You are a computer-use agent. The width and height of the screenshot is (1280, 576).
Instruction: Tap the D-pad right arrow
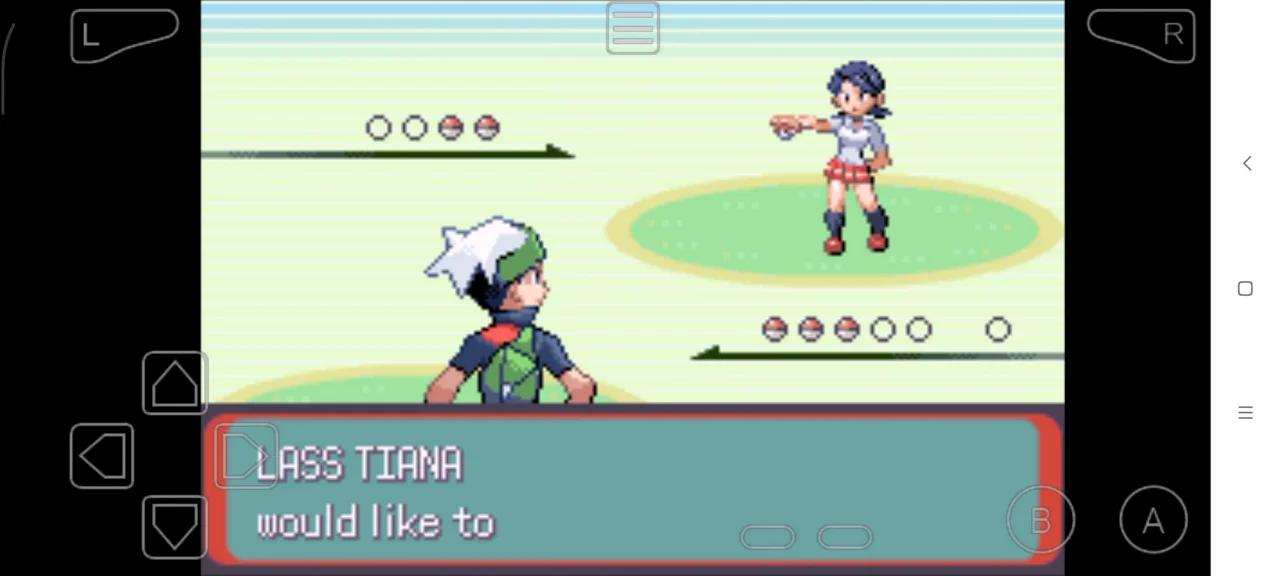click(246, 456)
